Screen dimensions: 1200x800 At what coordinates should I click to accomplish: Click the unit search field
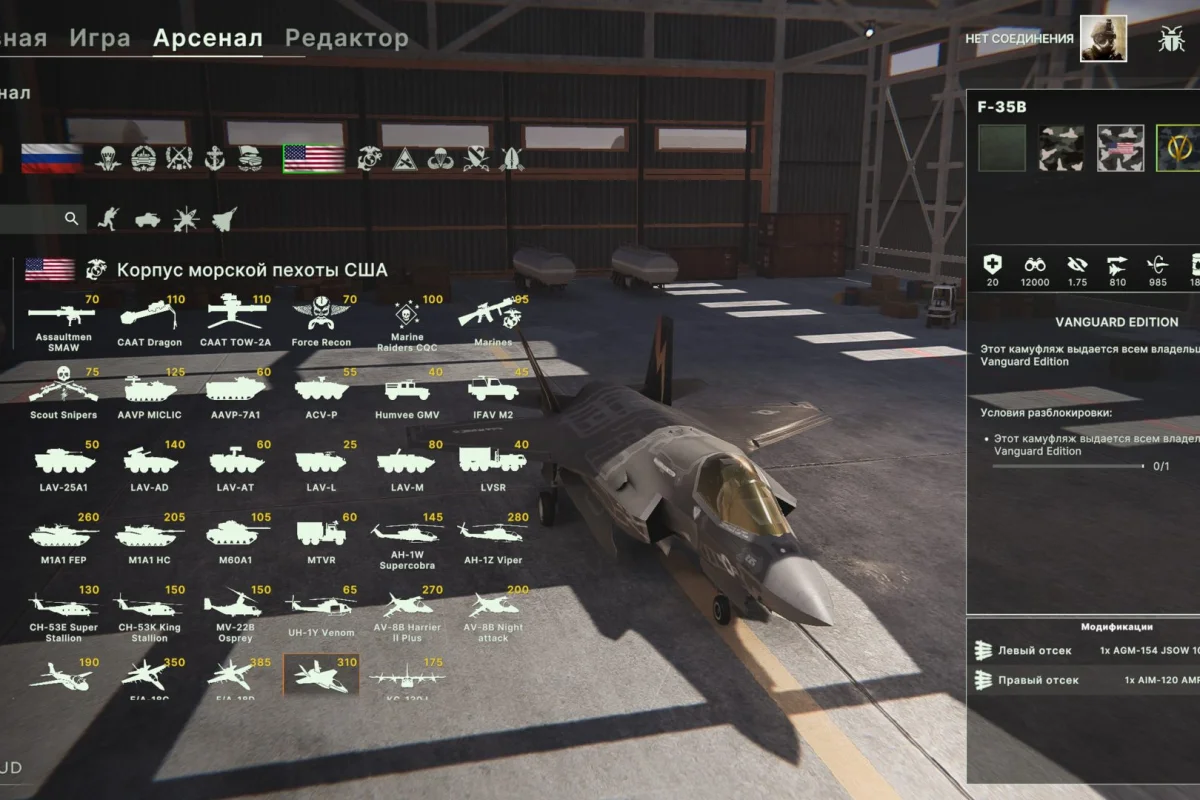[x=35, y=218]
